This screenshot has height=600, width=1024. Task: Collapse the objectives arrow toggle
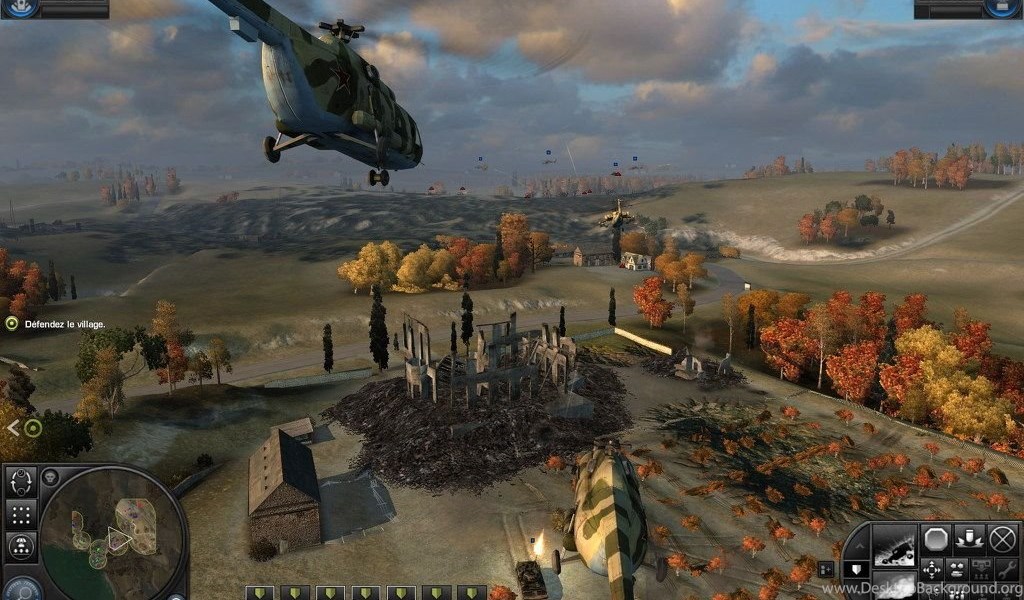(x=12, y=428)
